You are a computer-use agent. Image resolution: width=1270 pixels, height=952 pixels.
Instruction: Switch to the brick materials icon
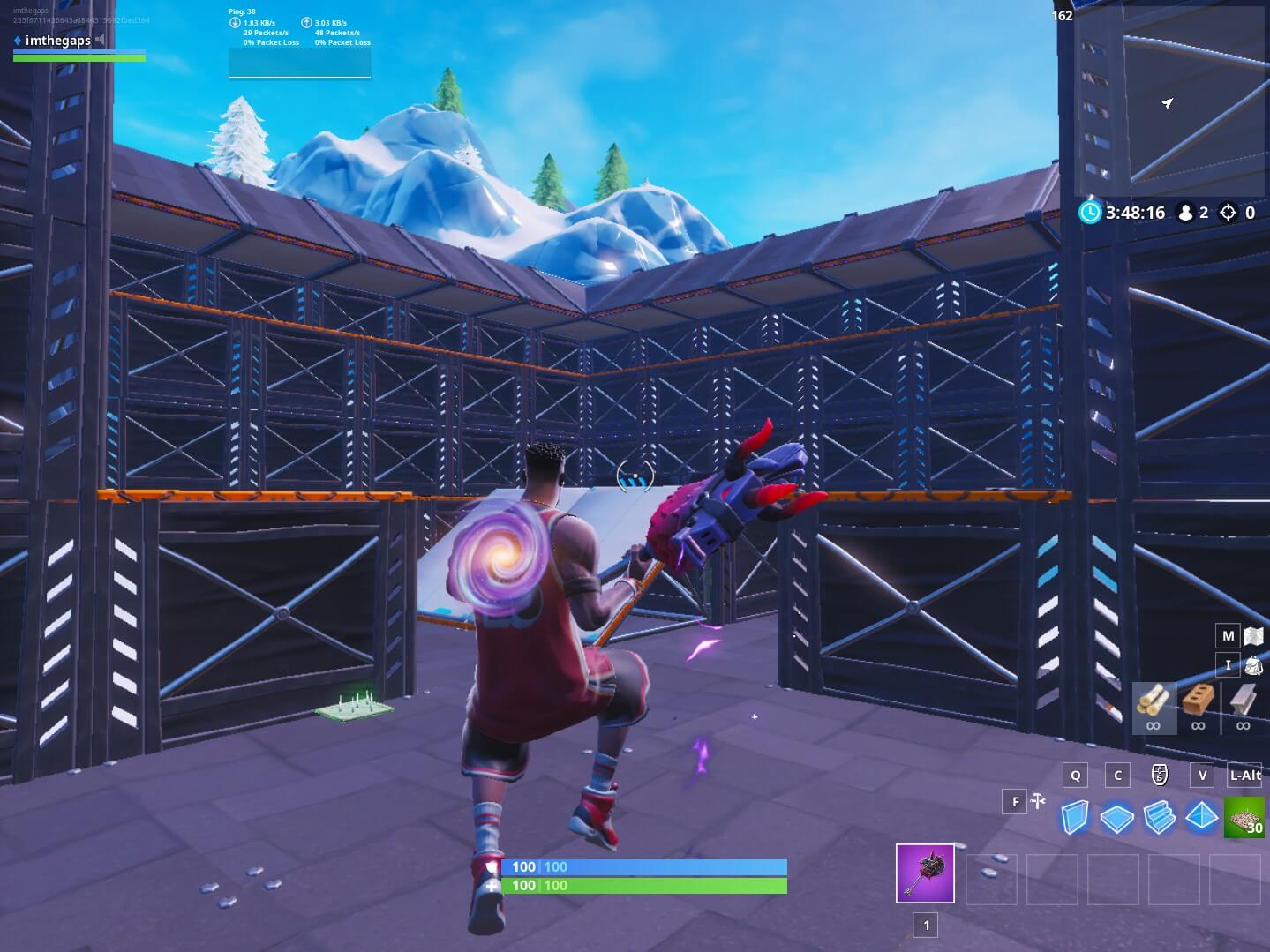tap(1197, 701)
